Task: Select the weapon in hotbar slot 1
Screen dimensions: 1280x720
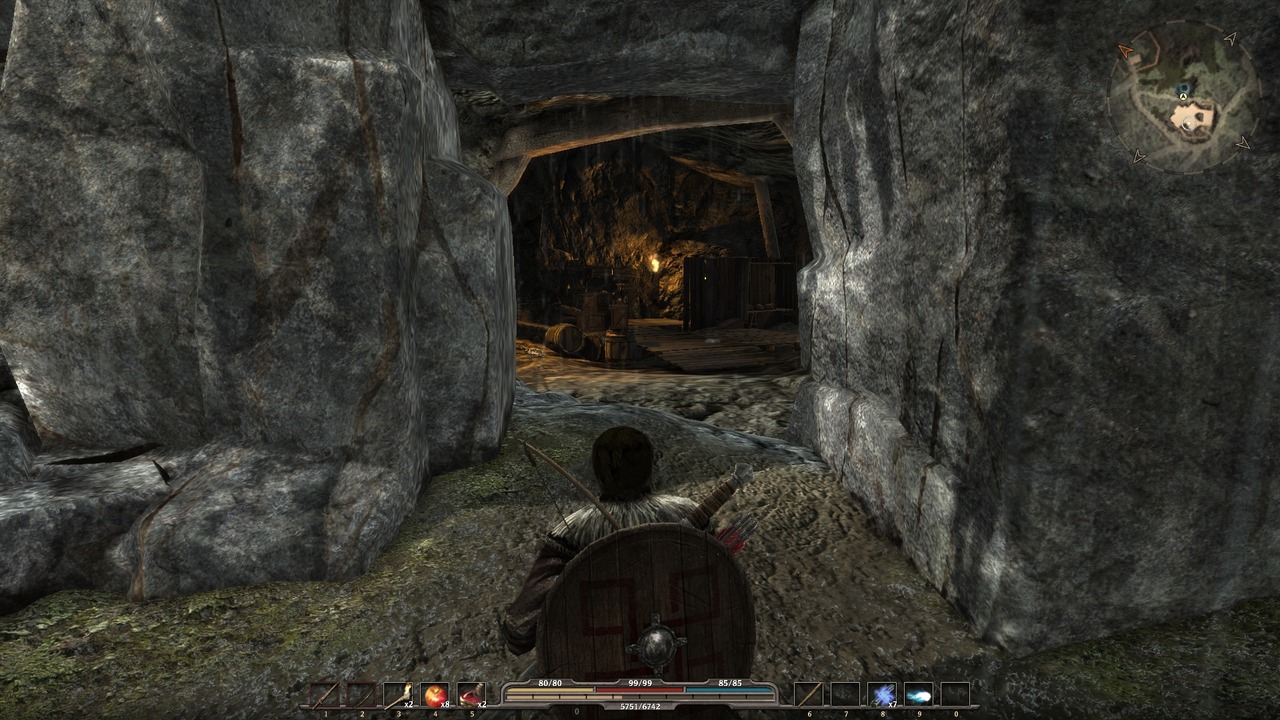Action: pyautogui.click(x=323, y=694)
